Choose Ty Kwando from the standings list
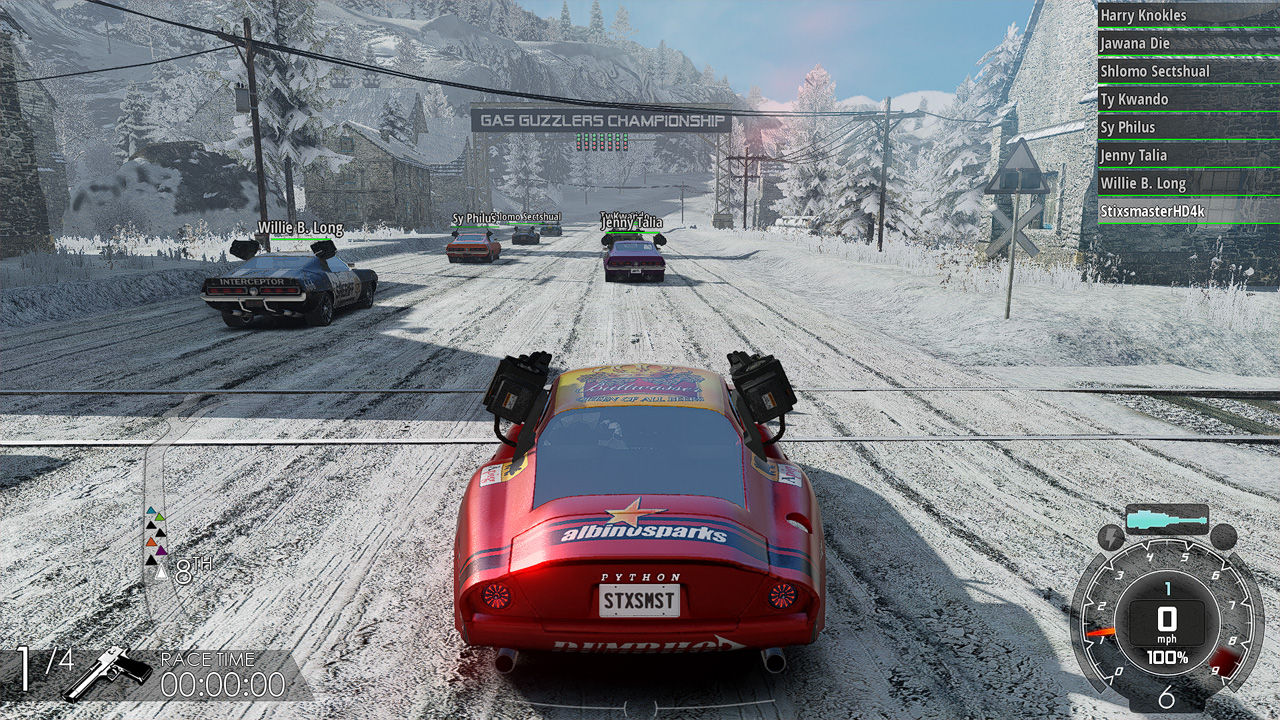Viewport: 1280px width, 720px height. pyautogui.click(x=1188, y=99)
